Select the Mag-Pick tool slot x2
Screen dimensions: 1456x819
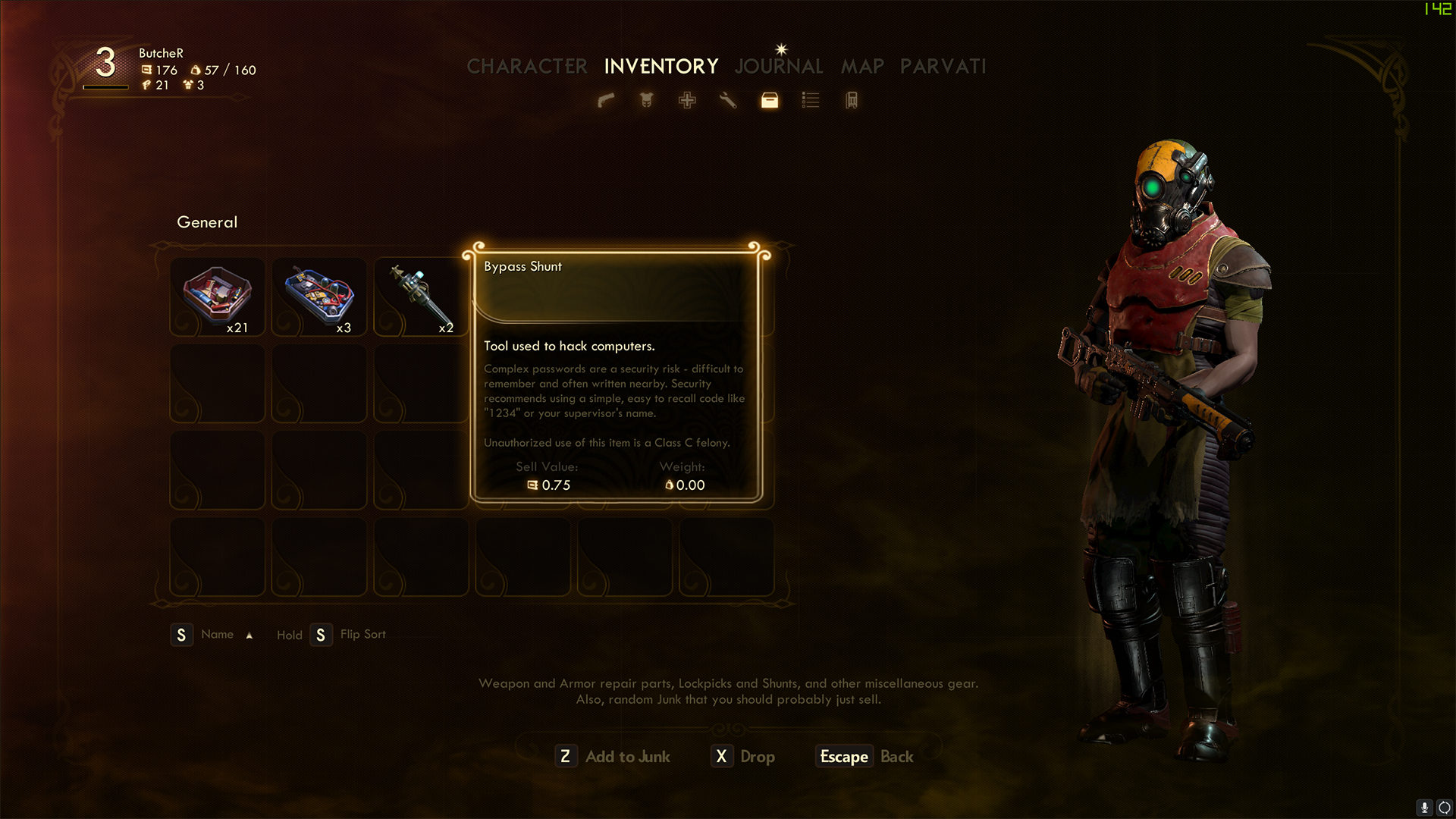(421, 297)
